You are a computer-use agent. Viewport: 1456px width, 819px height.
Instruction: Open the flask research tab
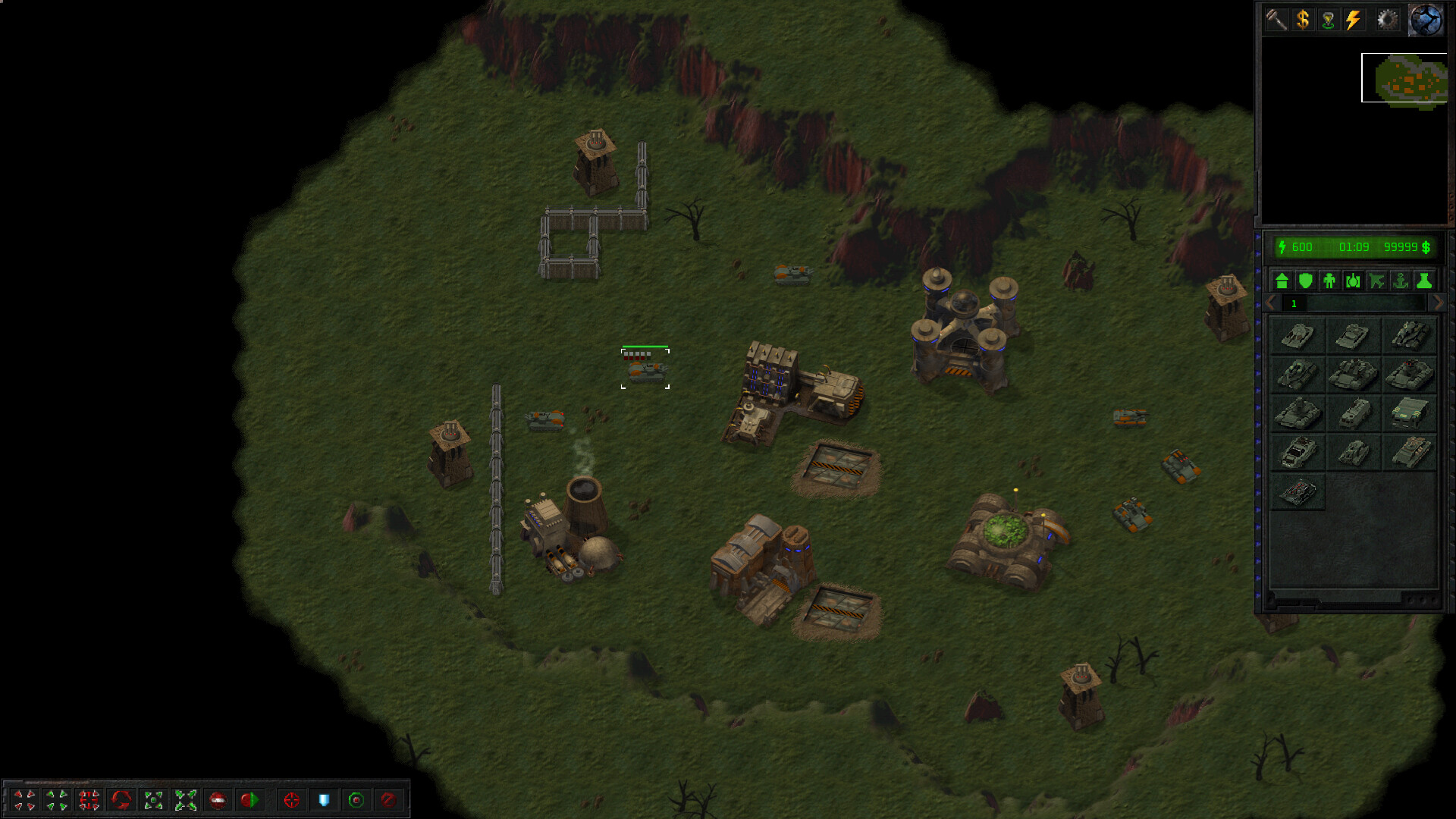[x=1424, y=281]
